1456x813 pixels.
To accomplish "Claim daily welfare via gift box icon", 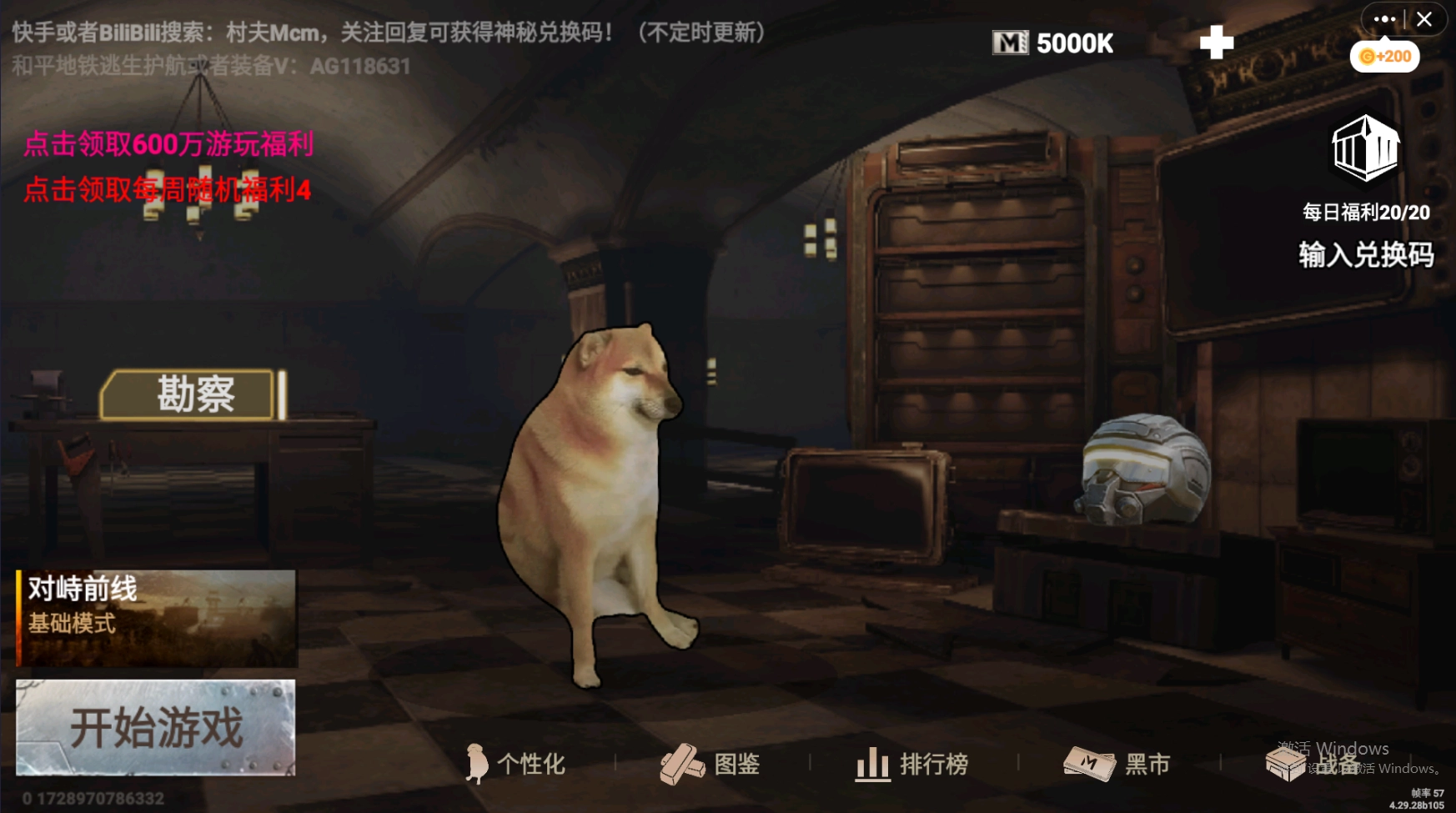I will 1366,150.
